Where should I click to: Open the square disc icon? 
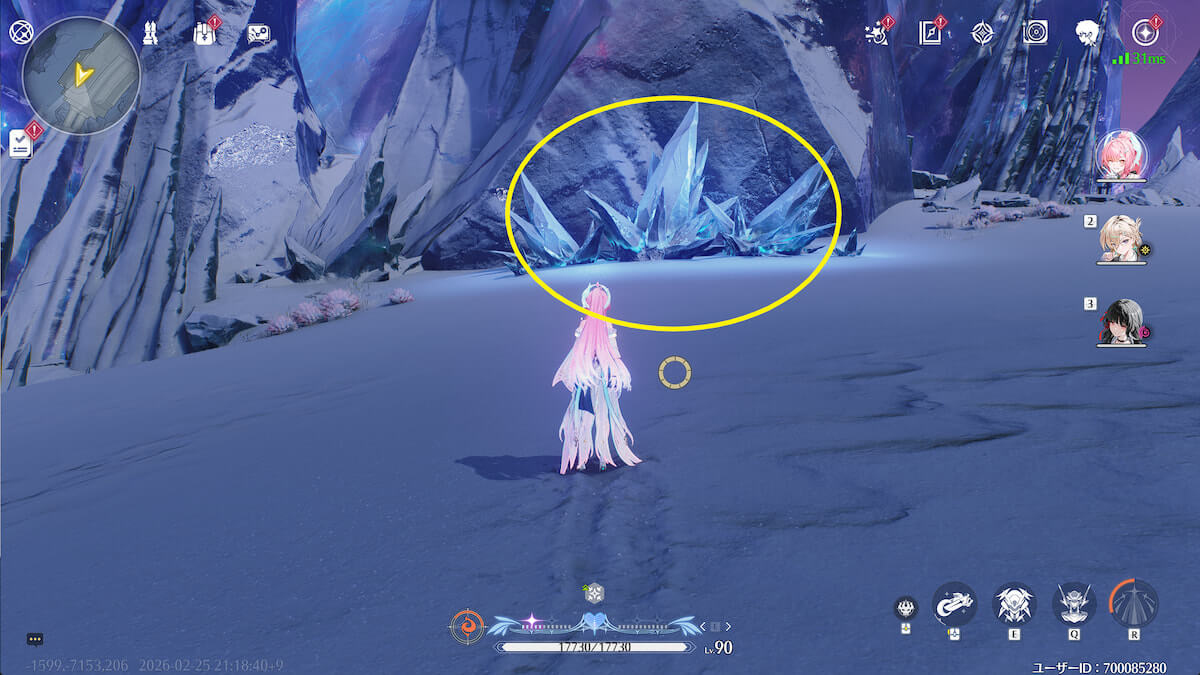1036,33
